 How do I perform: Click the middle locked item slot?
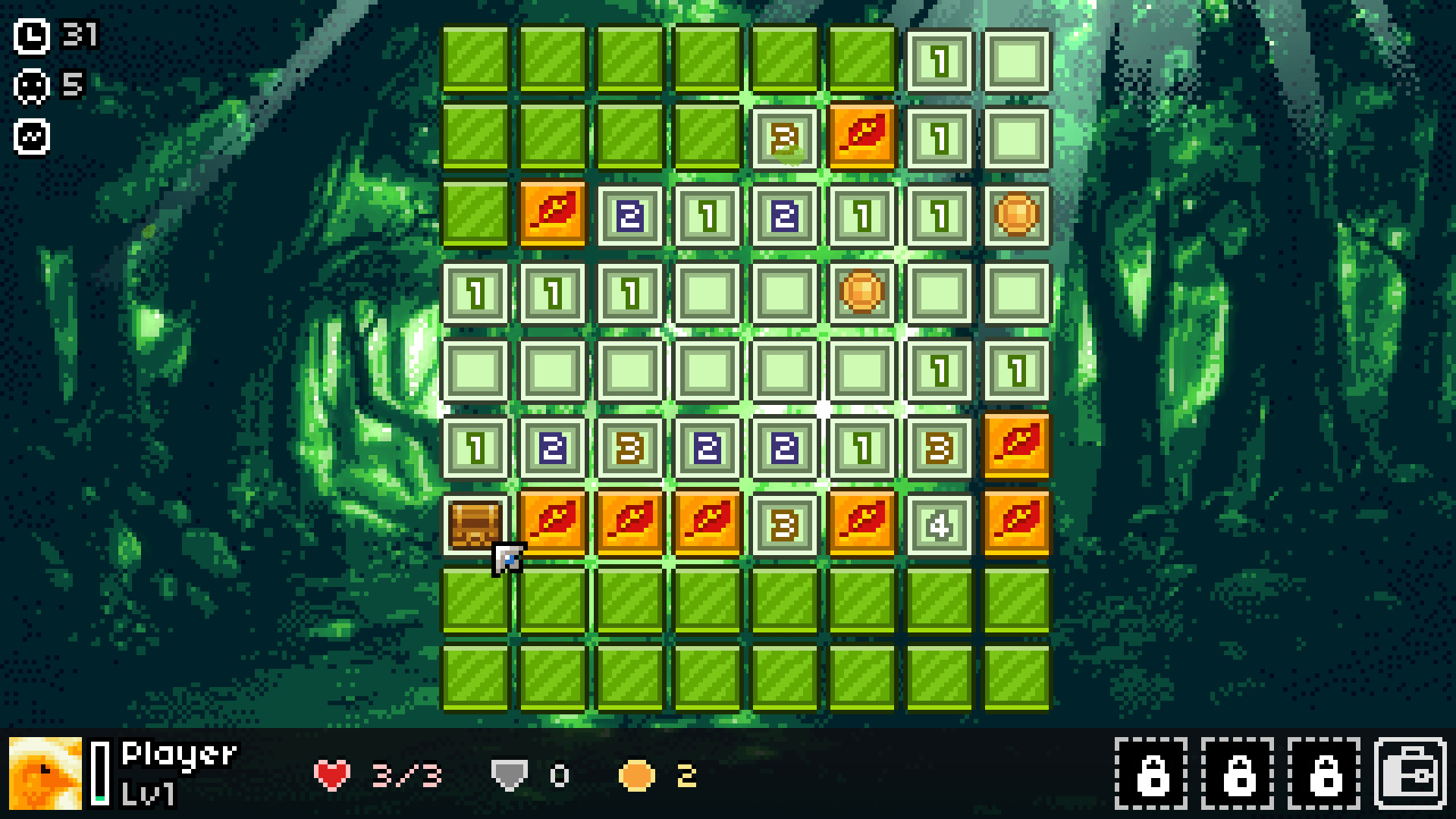click(x=1238, y=773)
